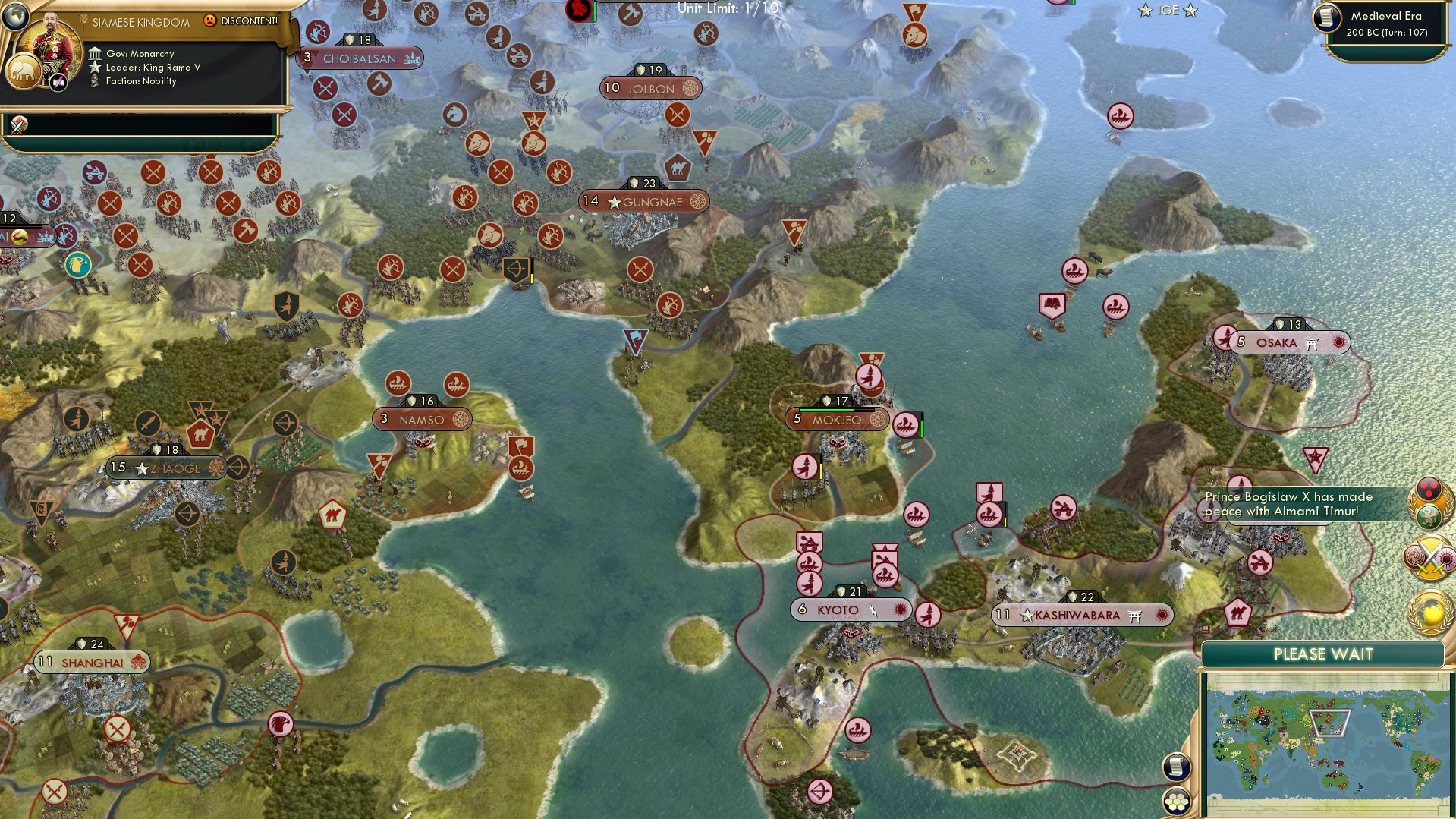
Task: Click the honeycomb icon at the bottom right
Action: (x=1175, y=802)
